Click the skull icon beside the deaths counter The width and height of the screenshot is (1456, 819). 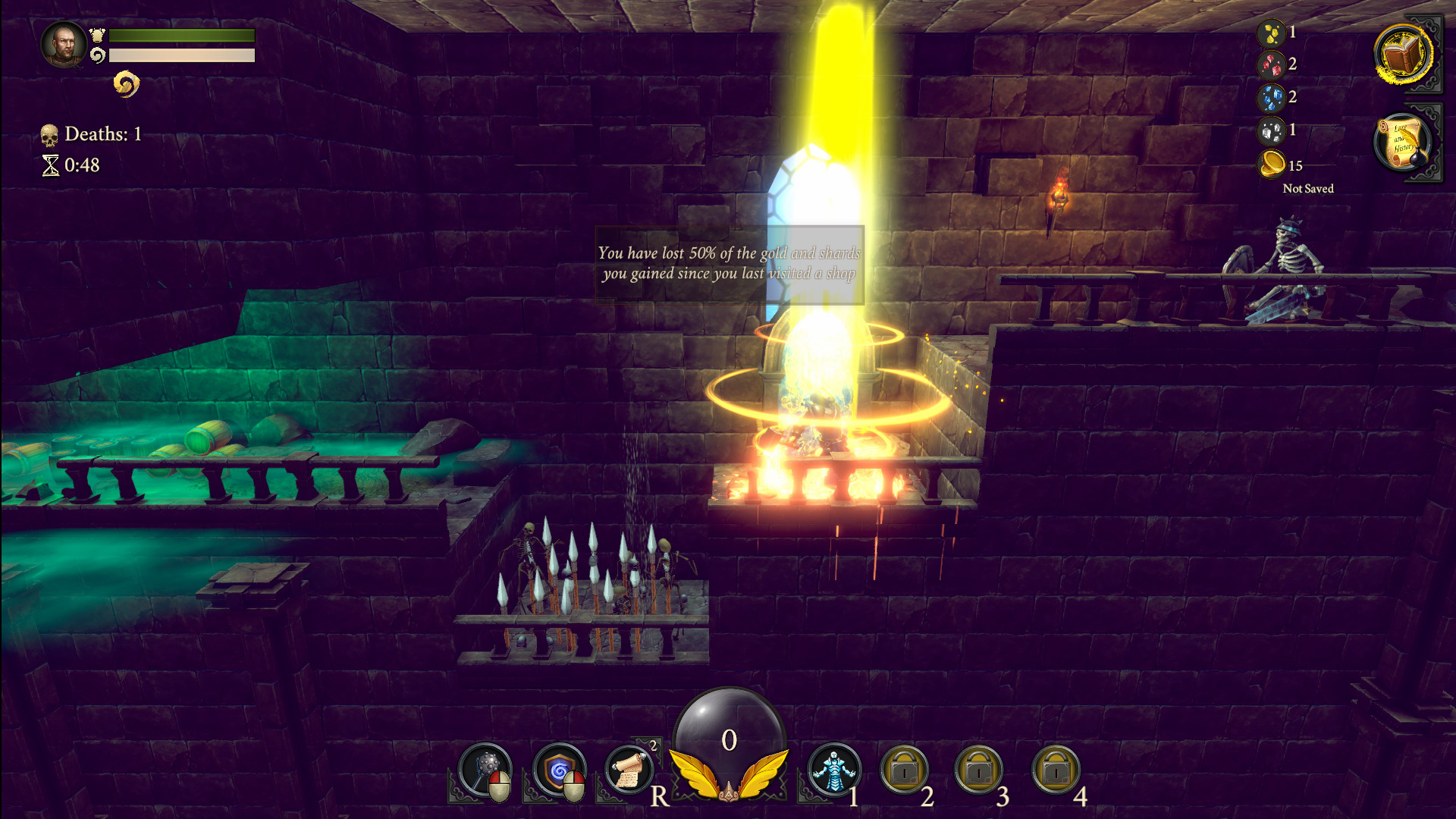51,134
